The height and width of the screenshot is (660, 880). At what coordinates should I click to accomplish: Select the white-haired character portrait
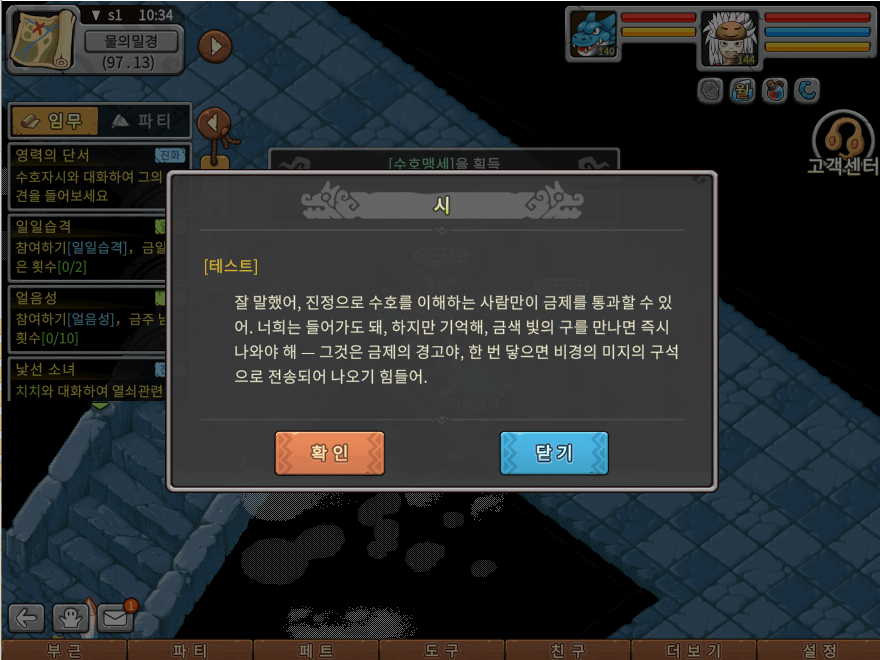point(730,38)
